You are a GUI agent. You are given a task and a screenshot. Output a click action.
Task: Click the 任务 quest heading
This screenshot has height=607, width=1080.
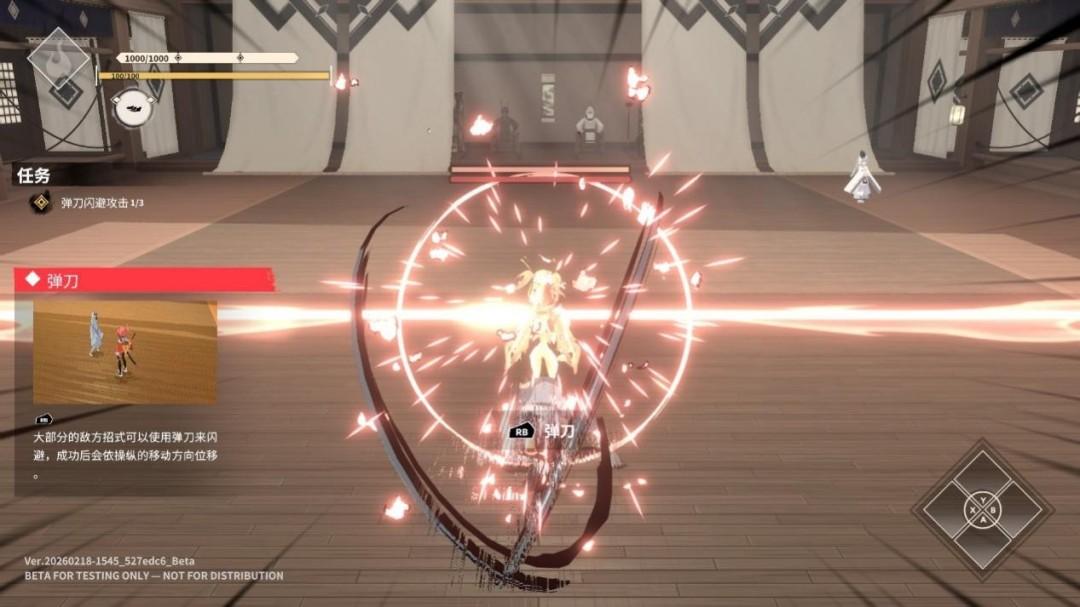click(33, 175)
